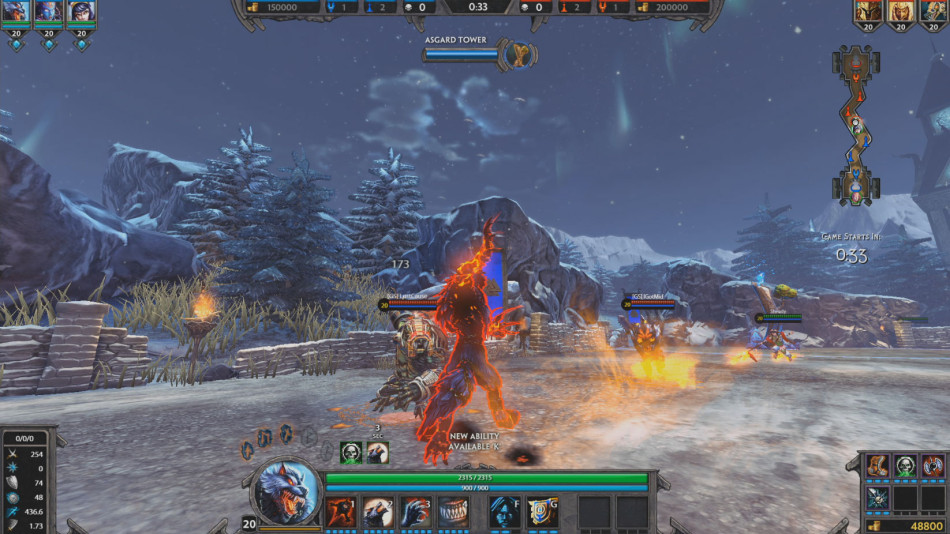Select the shattered mace item slot
The width and height of the screenshot is (950, 534).
[x=878, y=497]
